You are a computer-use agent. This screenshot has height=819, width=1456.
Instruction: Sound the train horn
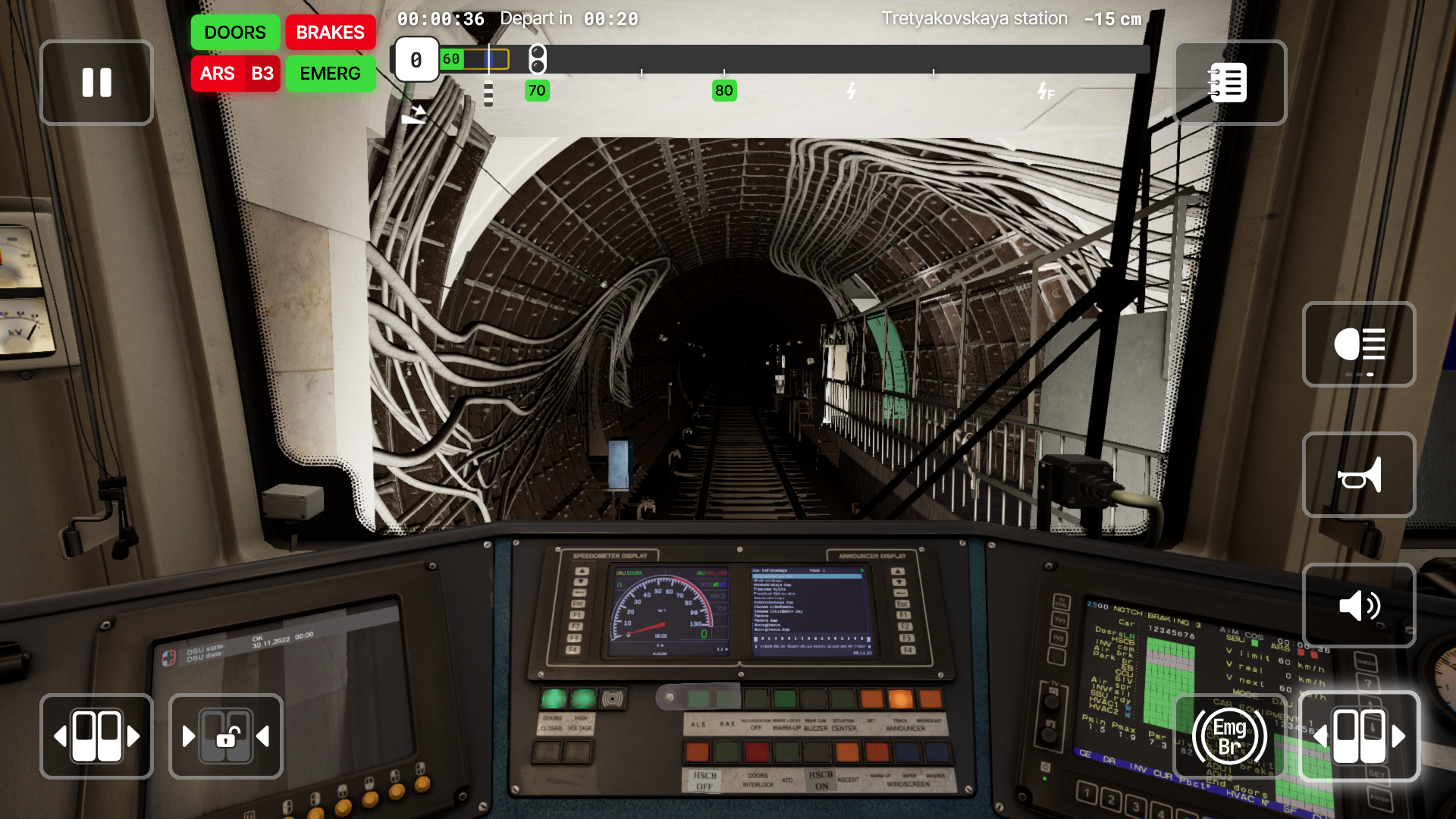tap(1358, 475)
